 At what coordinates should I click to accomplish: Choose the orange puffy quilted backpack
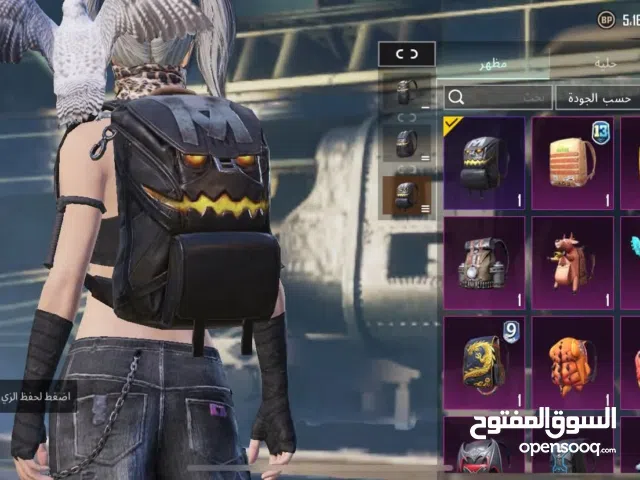pos(574,362)
